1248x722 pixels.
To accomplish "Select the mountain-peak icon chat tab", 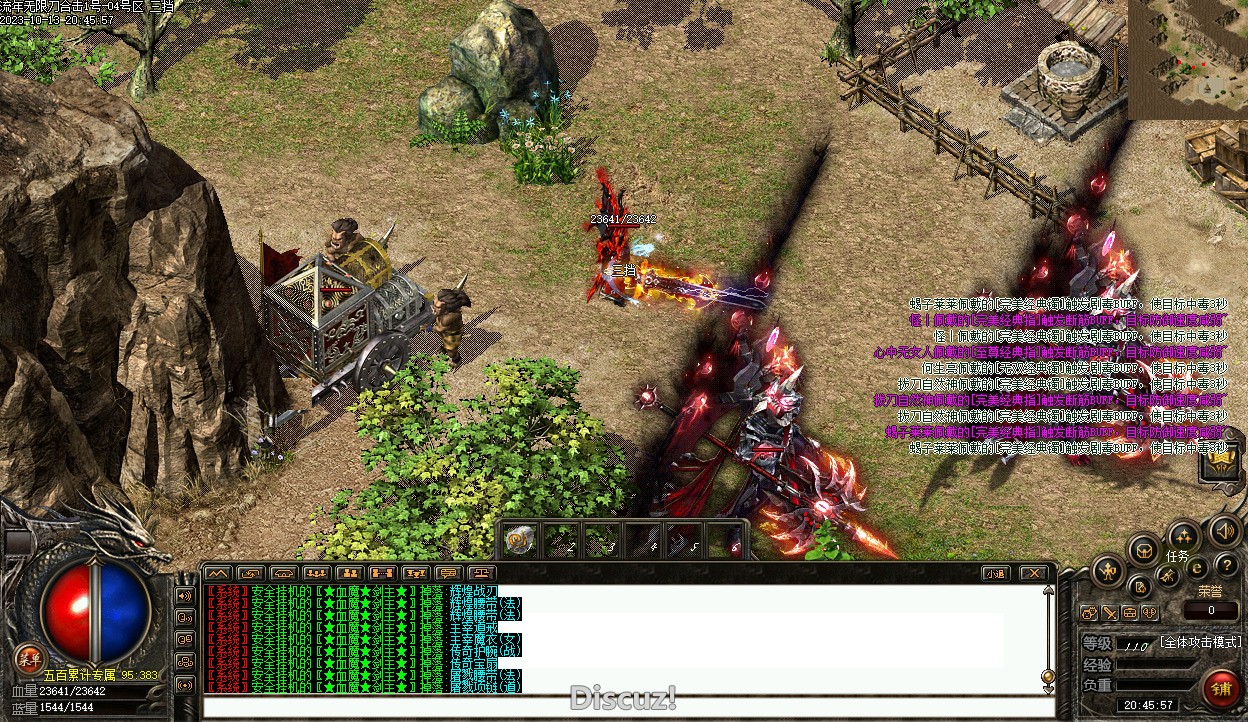I will pos(217,573).
